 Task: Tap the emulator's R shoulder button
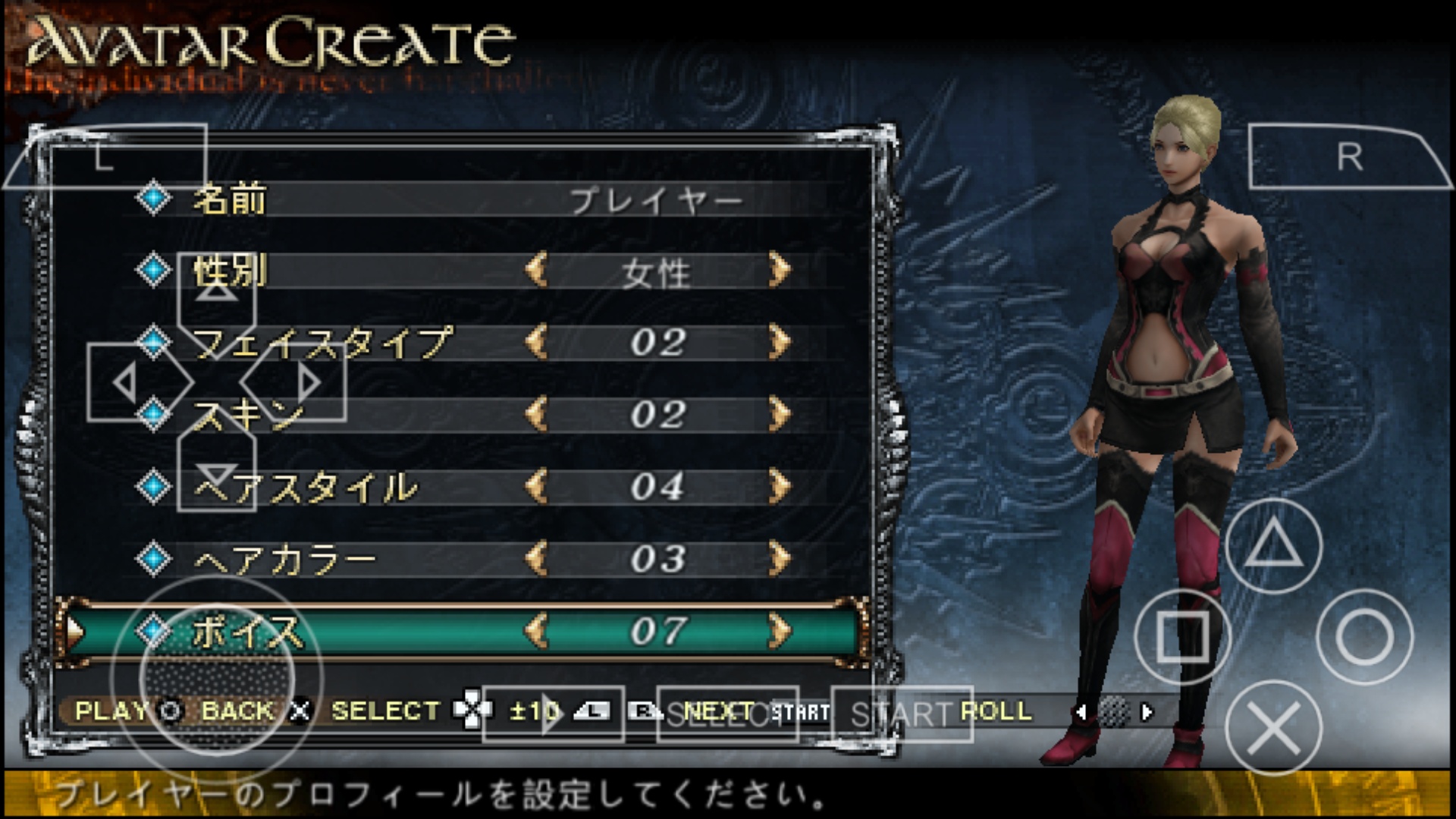click(1349, 157)
